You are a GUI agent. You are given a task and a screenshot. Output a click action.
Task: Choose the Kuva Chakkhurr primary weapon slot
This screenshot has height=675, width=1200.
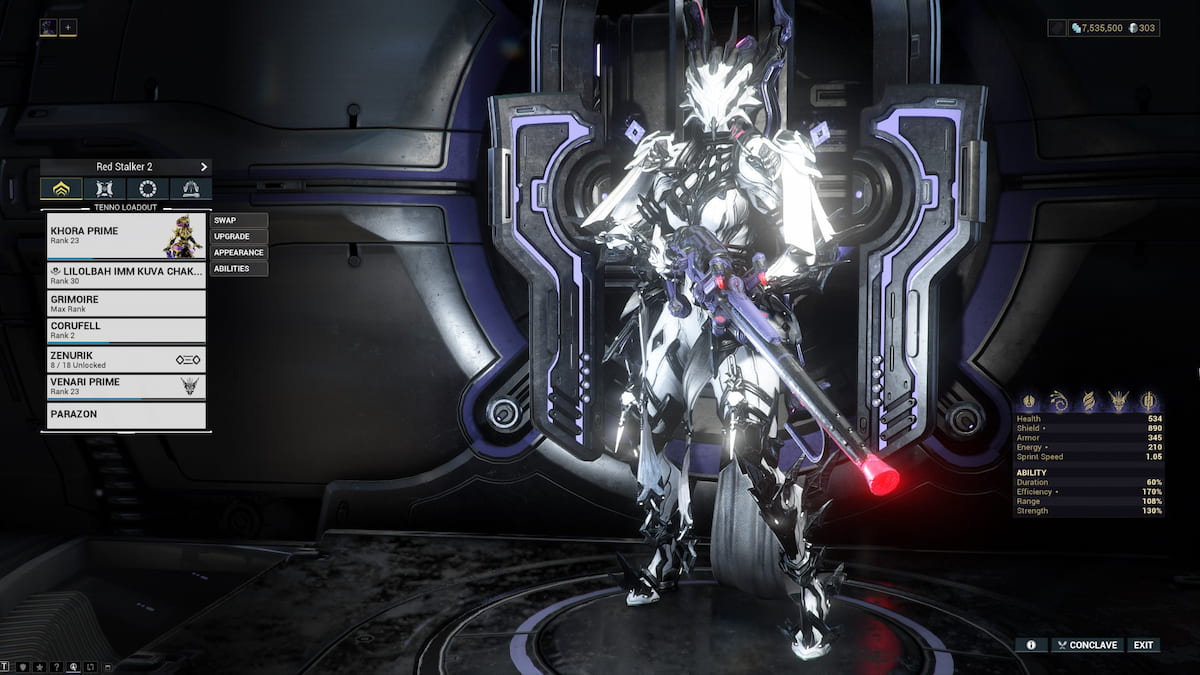127,275
